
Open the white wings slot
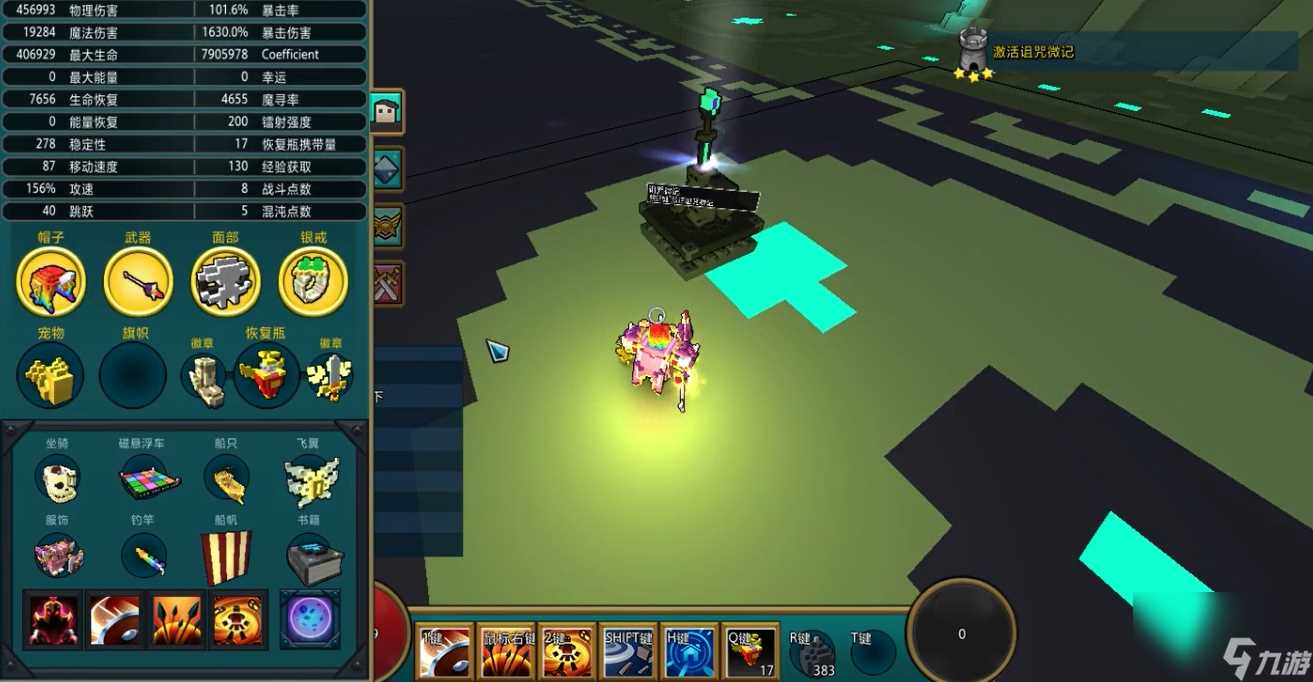(x=312, y=481)
